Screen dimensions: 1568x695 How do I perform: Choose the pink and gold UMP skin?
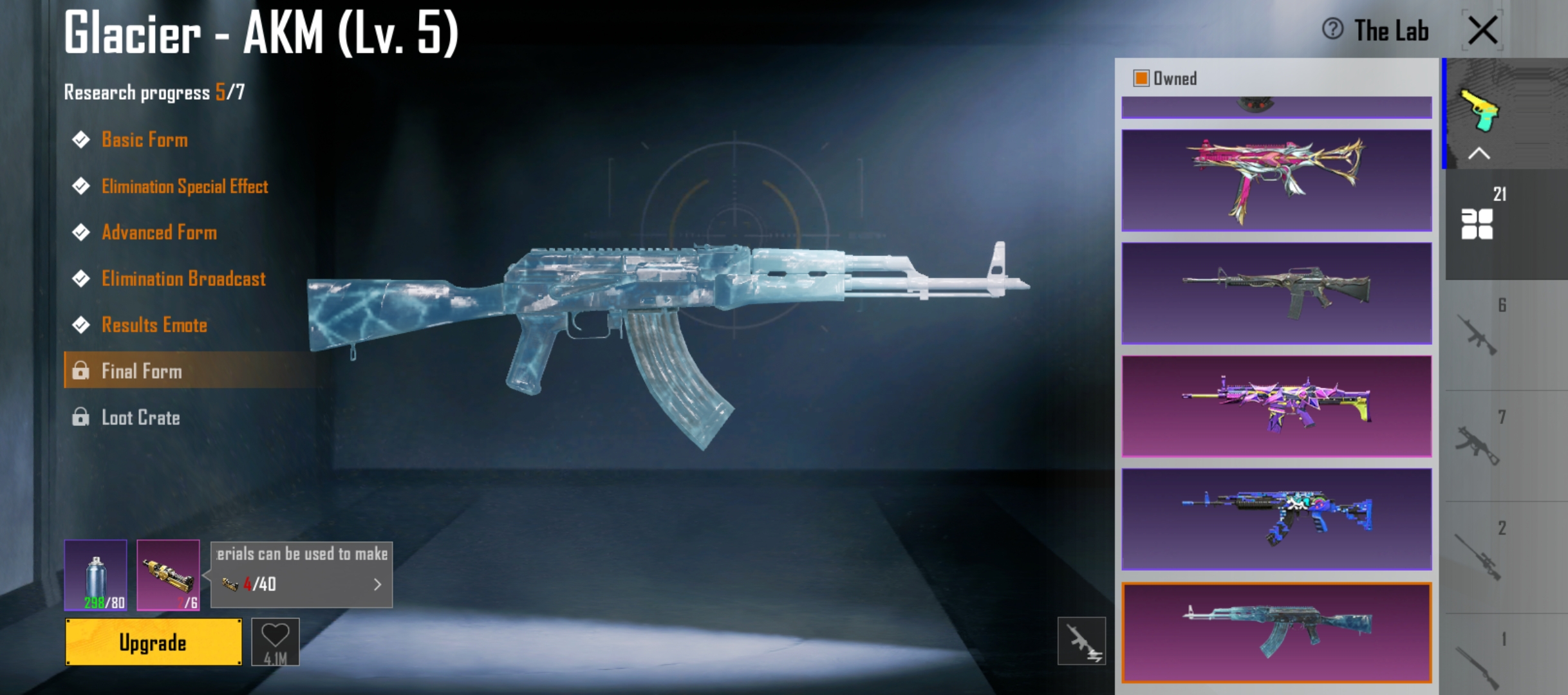1276,180
